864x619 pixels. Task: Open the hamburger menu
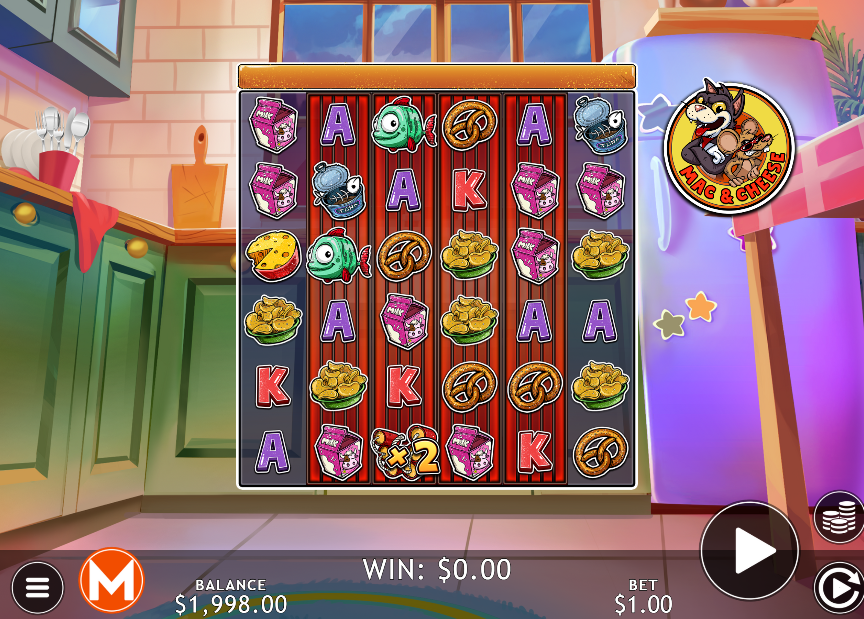(x=37, y=586)
